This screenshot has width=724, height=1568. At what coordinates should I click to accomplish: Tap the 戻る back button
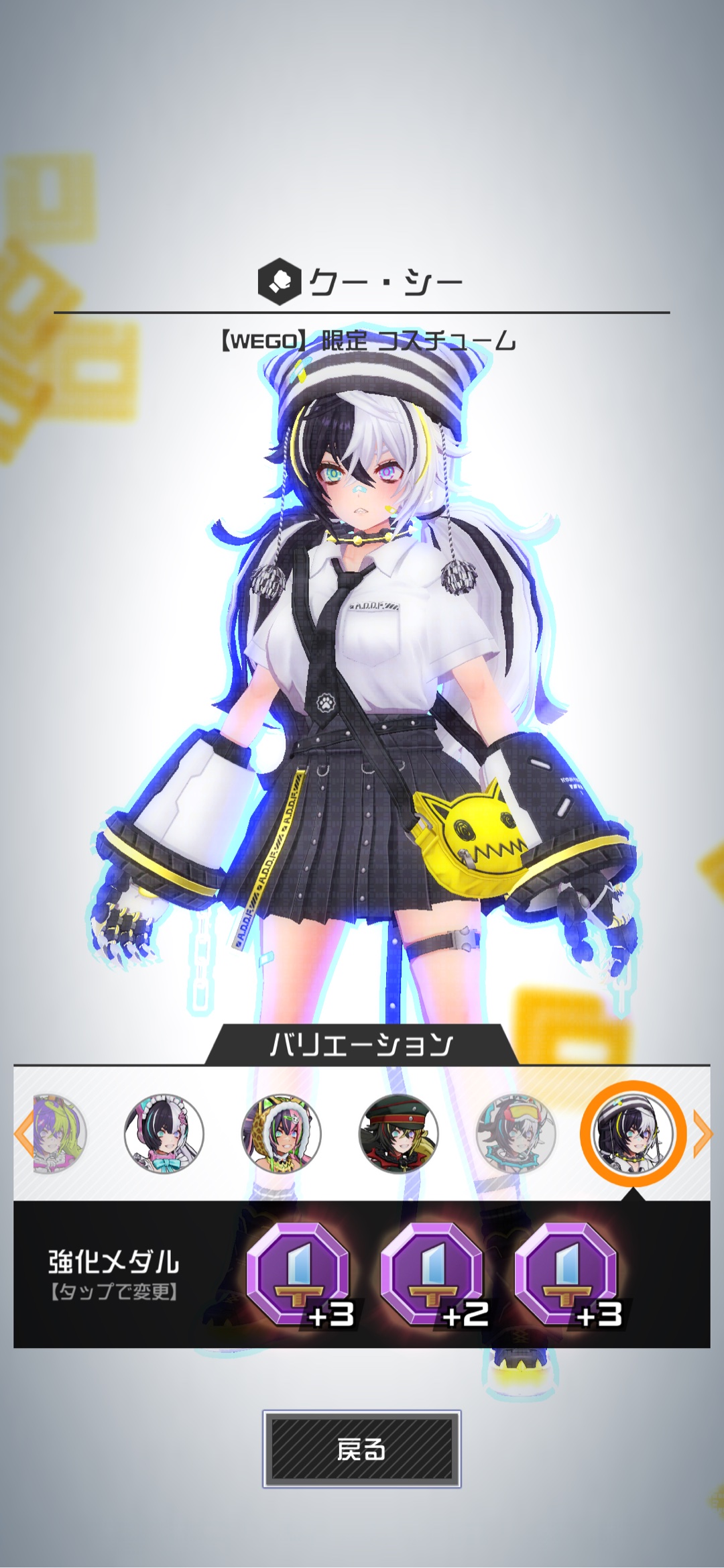point(361,1449)
